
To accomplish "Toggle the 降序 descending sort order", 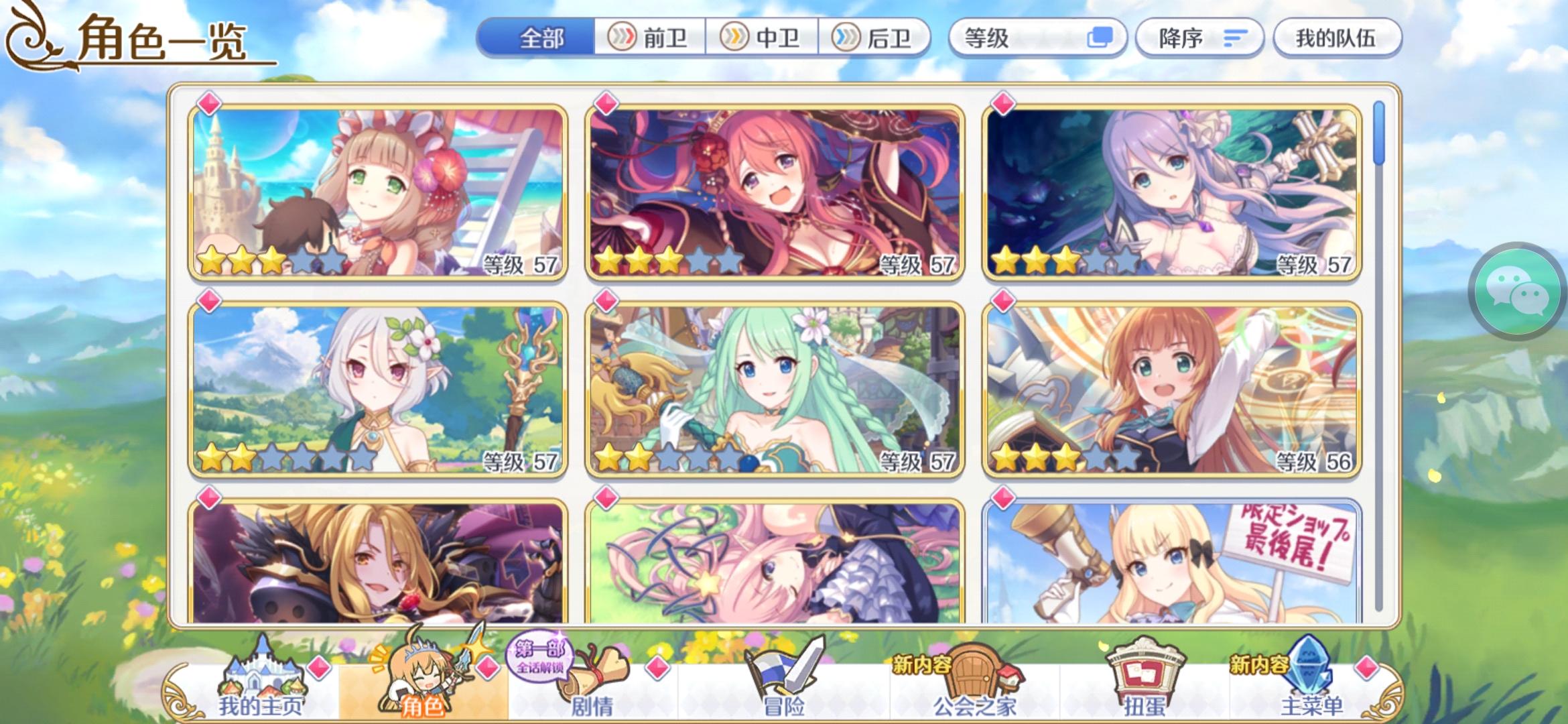I will 1199,38.
